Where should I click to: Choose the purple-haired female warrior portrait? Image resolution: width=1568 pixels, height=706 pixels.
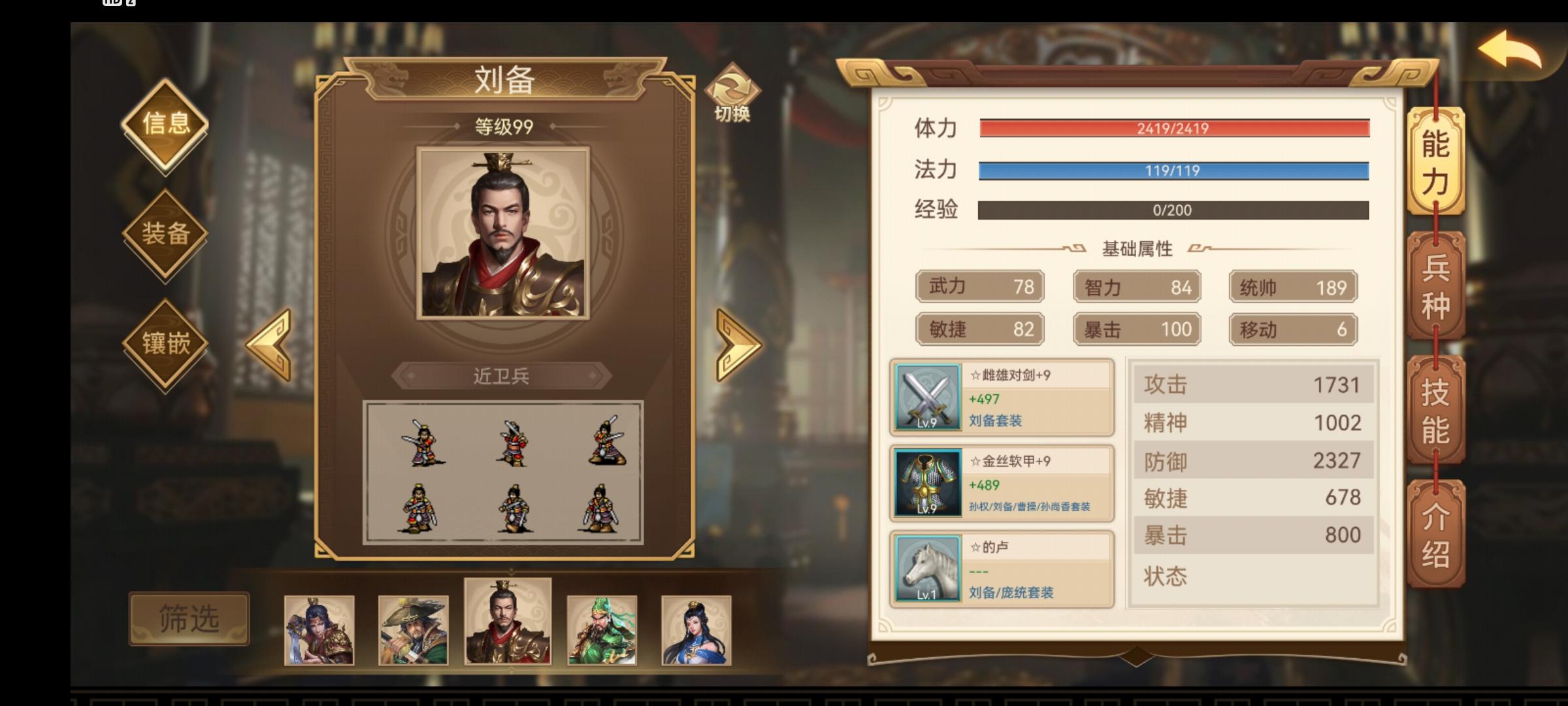(x=319, y=630)
